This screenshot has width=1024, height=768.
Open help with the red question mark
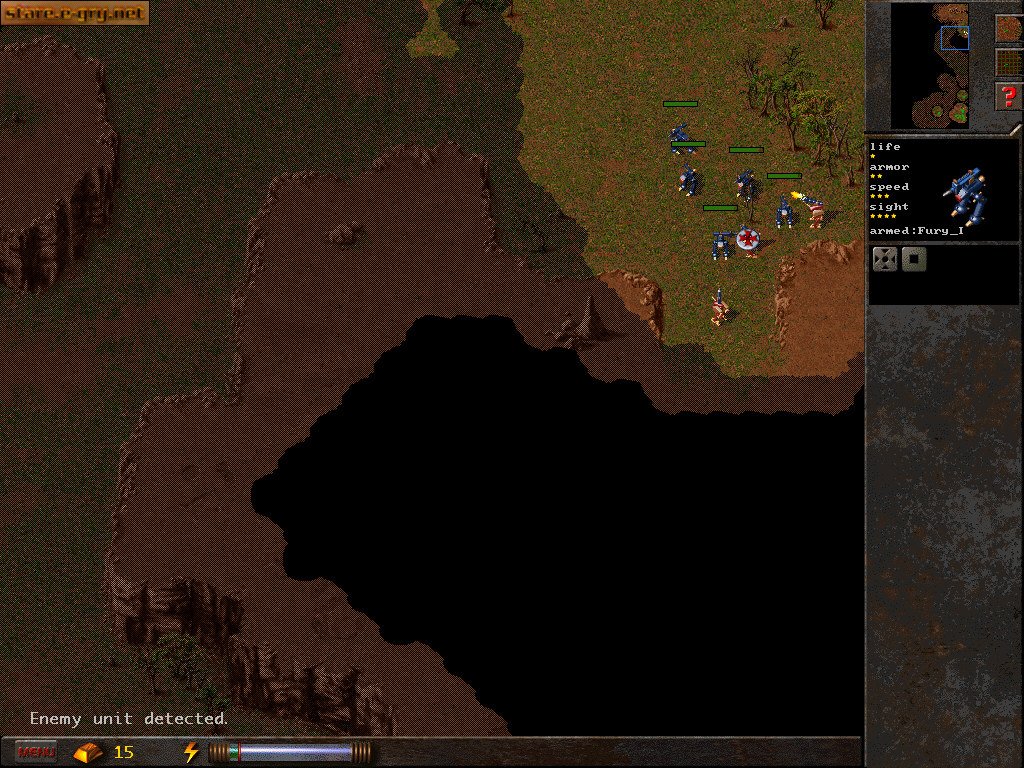pos(1008,96)
